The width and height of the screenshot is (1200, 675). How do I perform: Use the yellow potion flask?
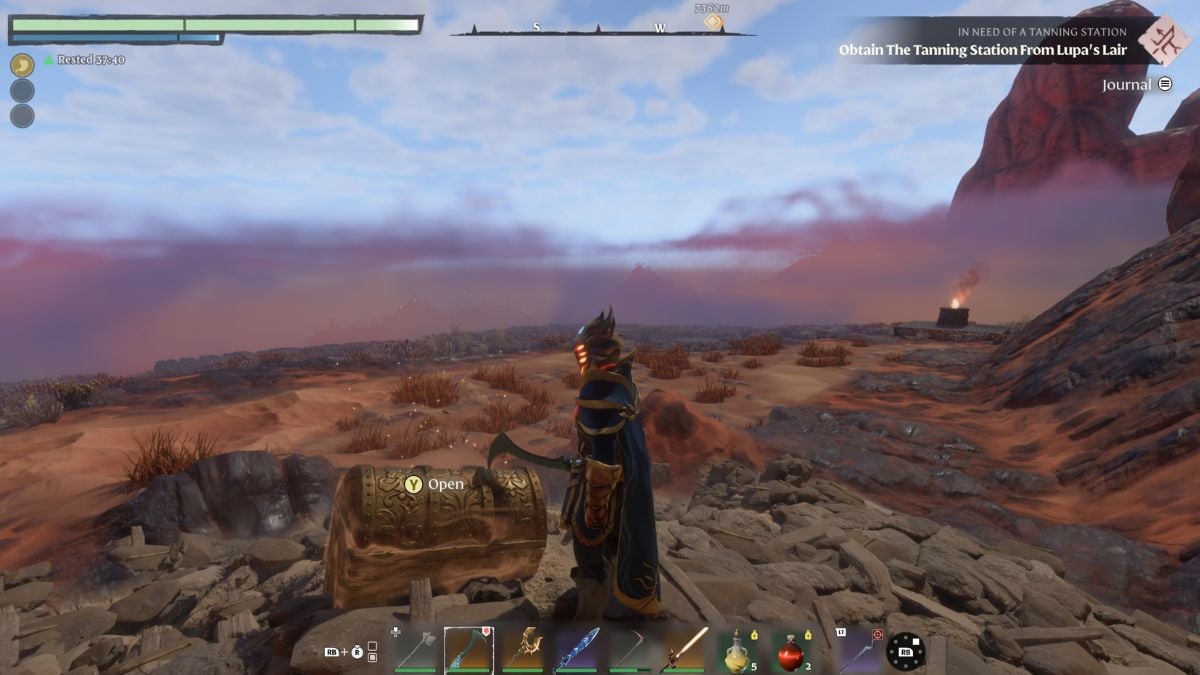coord(739,650)
